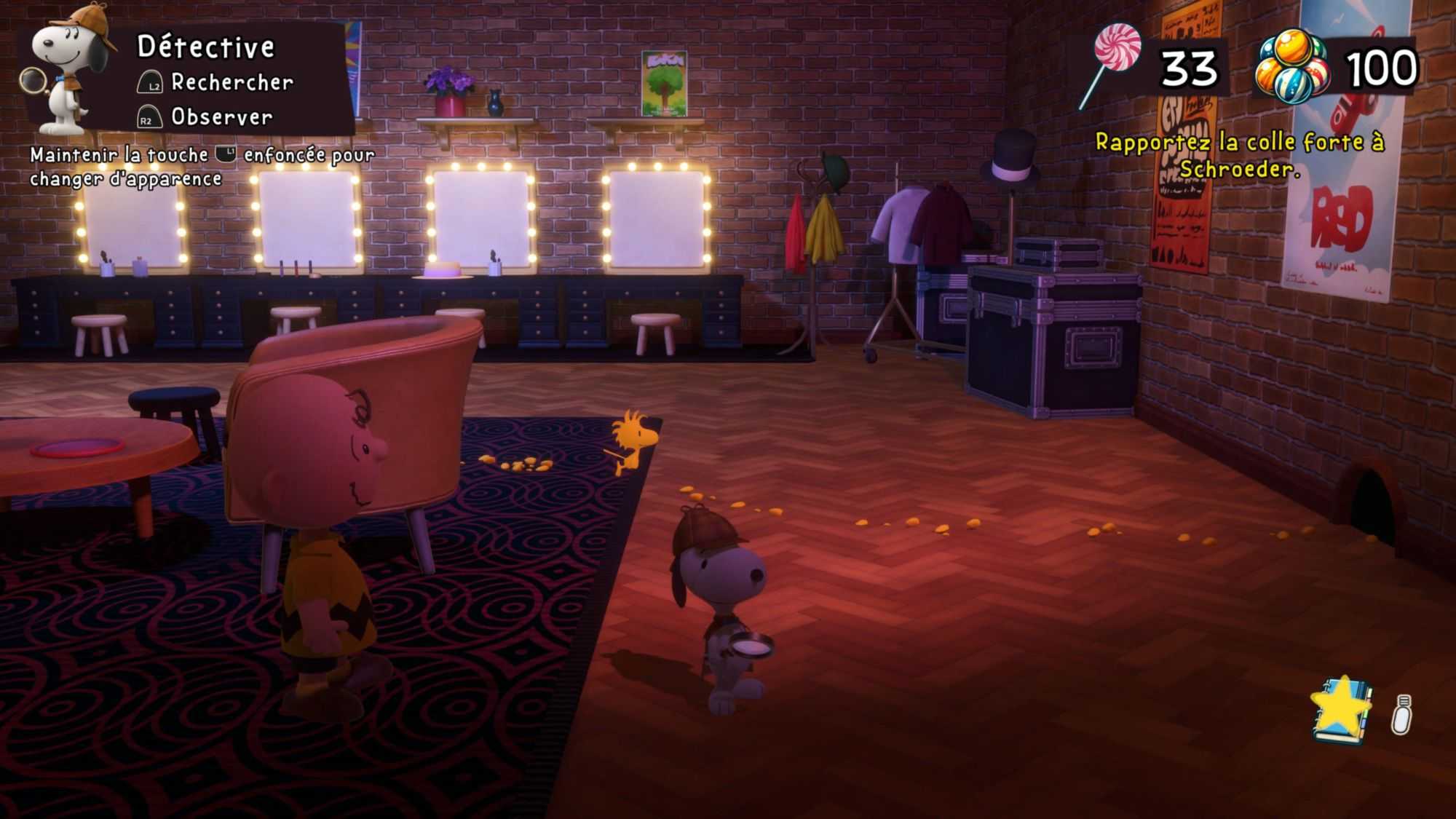Select the strong glue bottle item
This screenshot has width=1456, height=819.
click(x=1402, y=715)
